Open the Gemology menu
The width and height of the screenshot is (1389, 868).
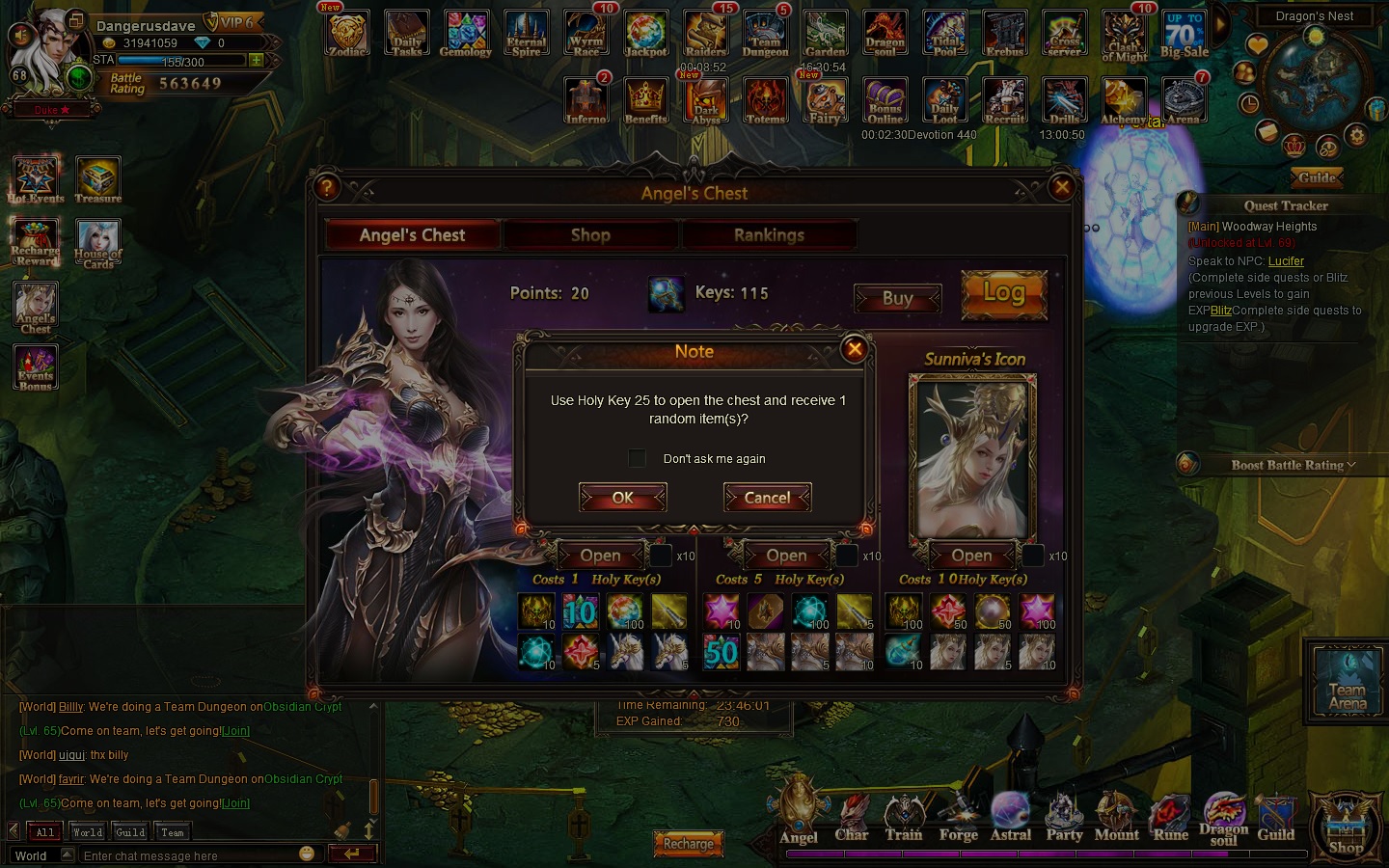[x=466, y=35]
